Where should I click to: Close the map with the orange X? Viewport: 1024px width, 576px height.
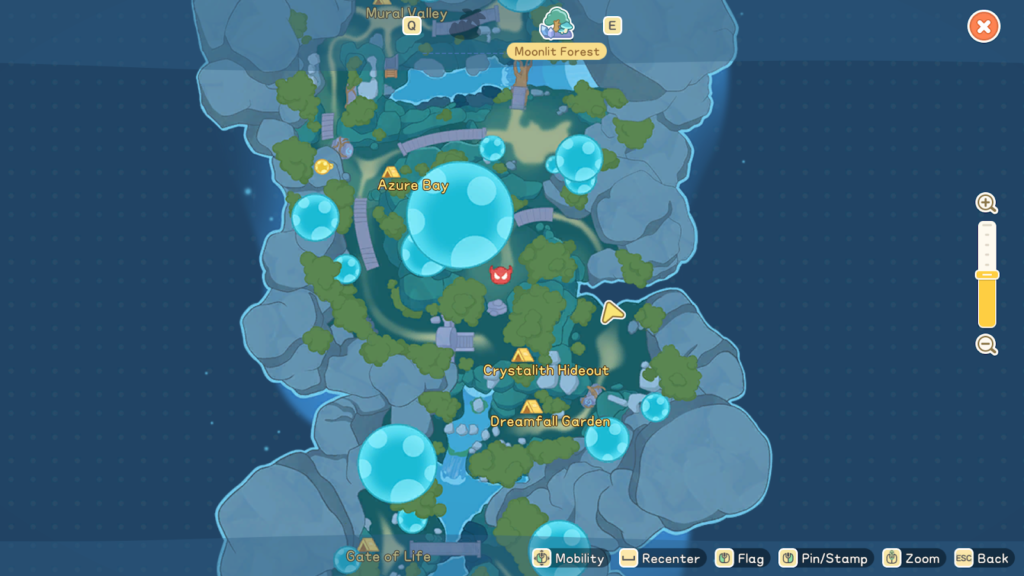tap(983, 27)
